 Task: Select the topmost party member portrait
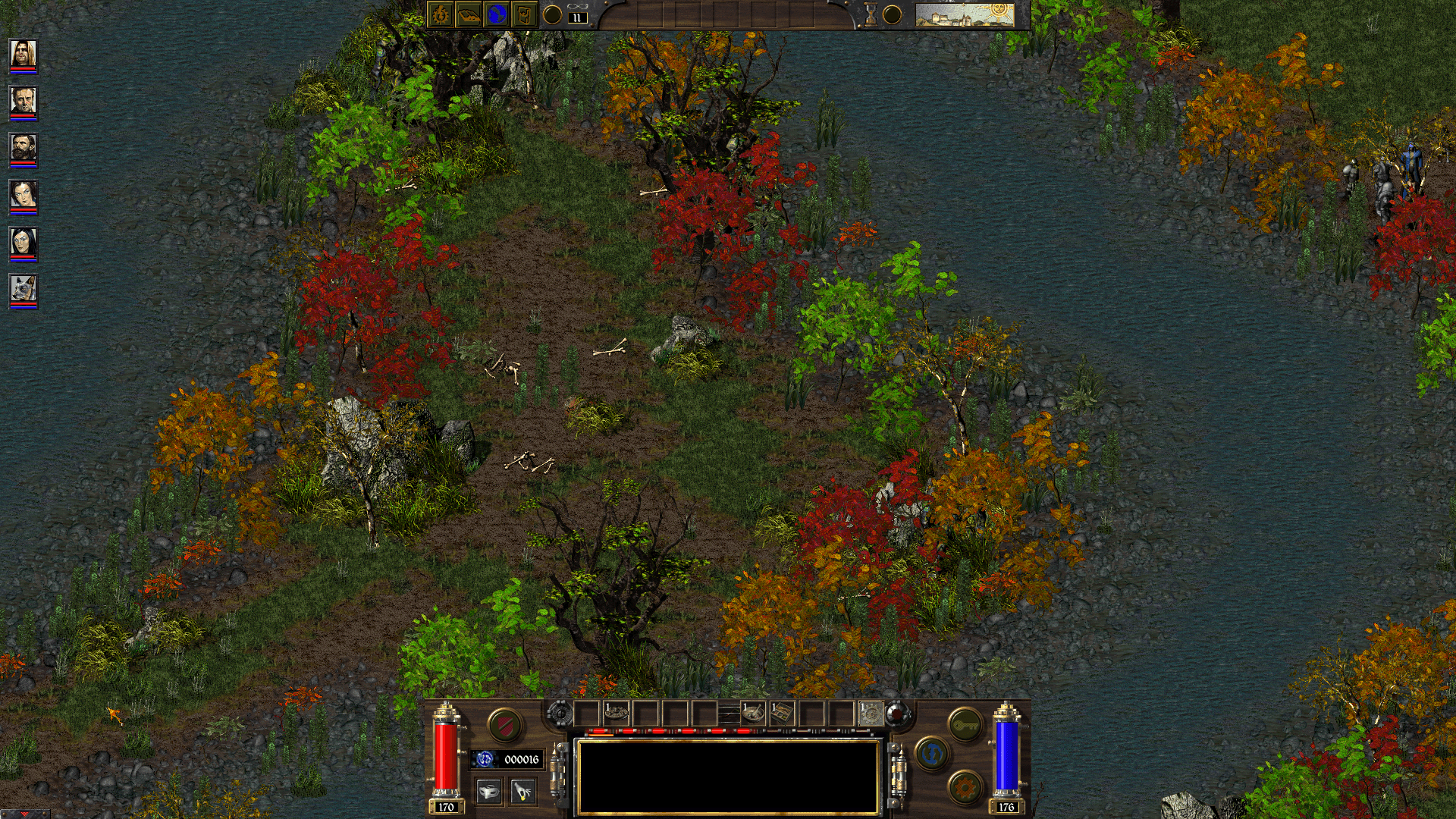23,55
